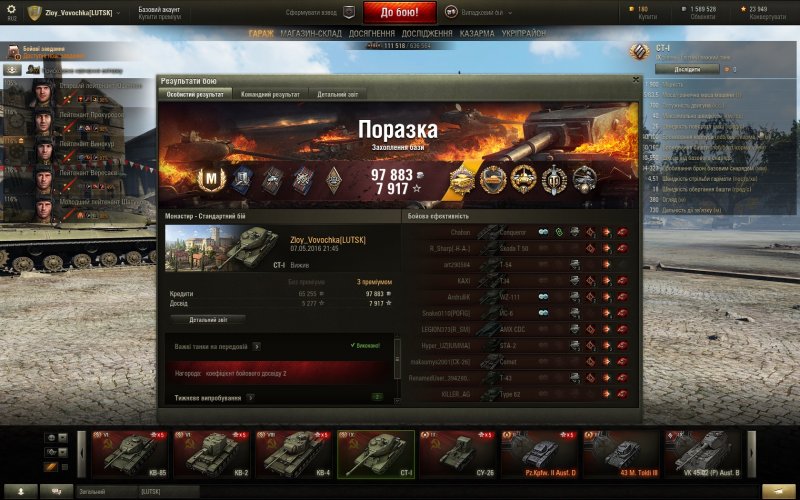
Task: Pick the Pz.Kpfw. II Ausf. D tank
Action: [539, 454]
